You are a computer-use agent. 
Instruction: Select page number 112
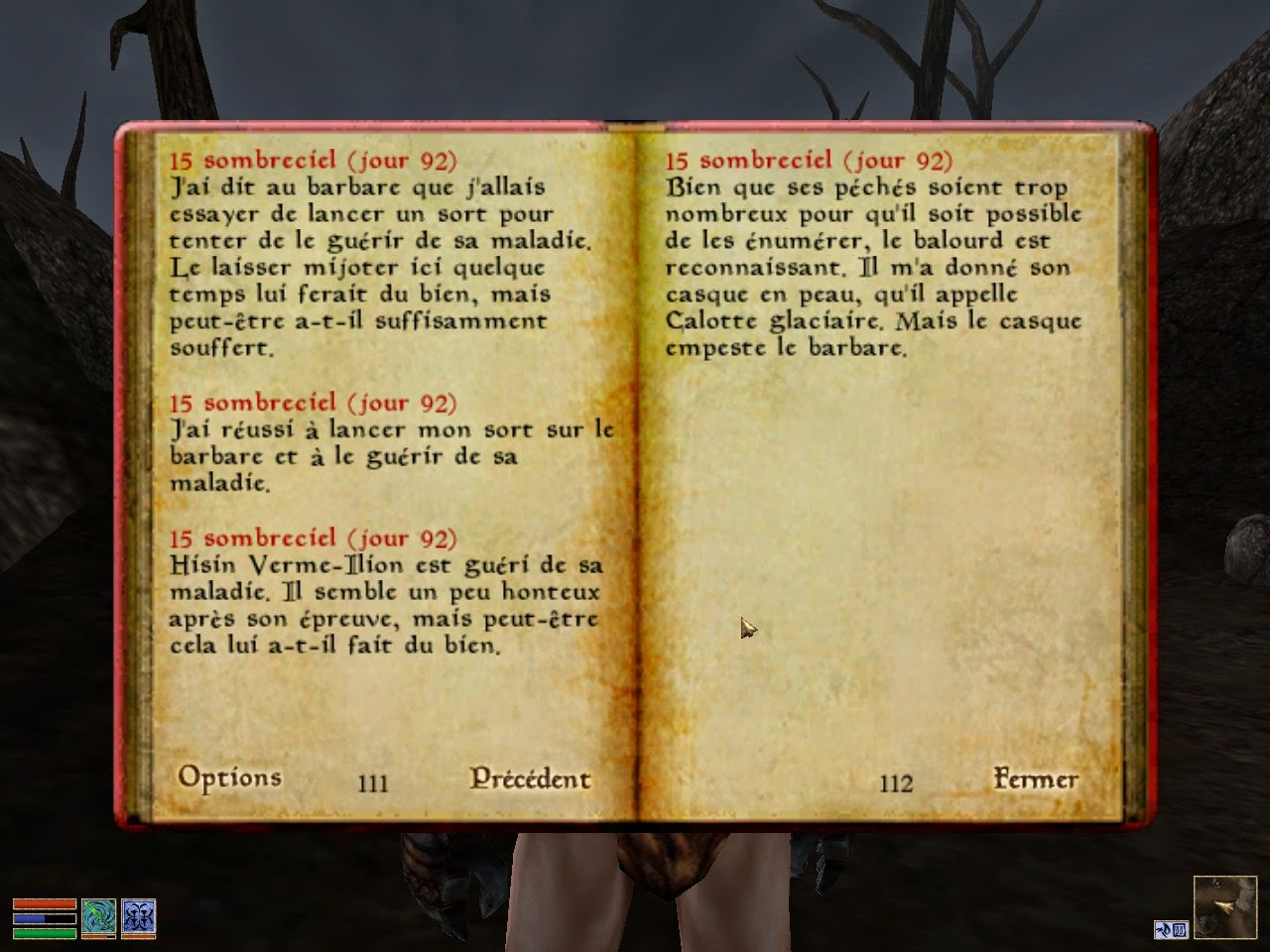(896, 783)
